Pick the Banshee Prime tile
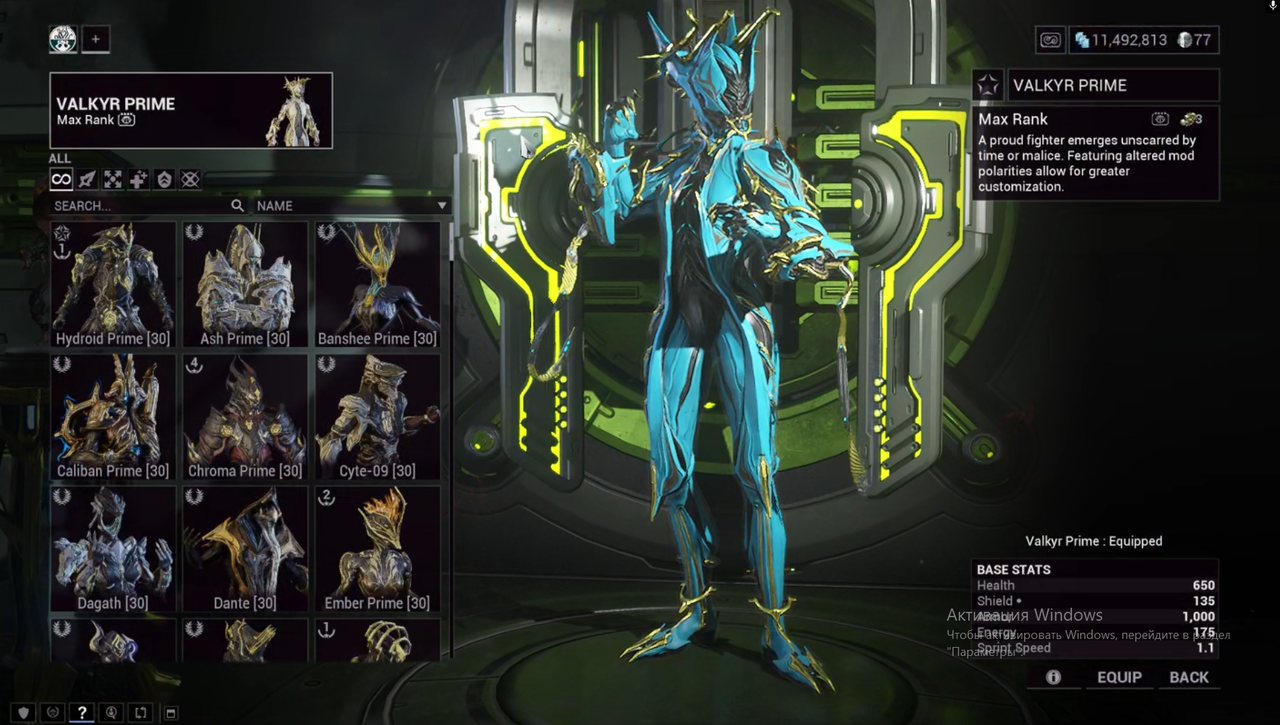Viewport: 1280px width, 725px height. point(377,285)
